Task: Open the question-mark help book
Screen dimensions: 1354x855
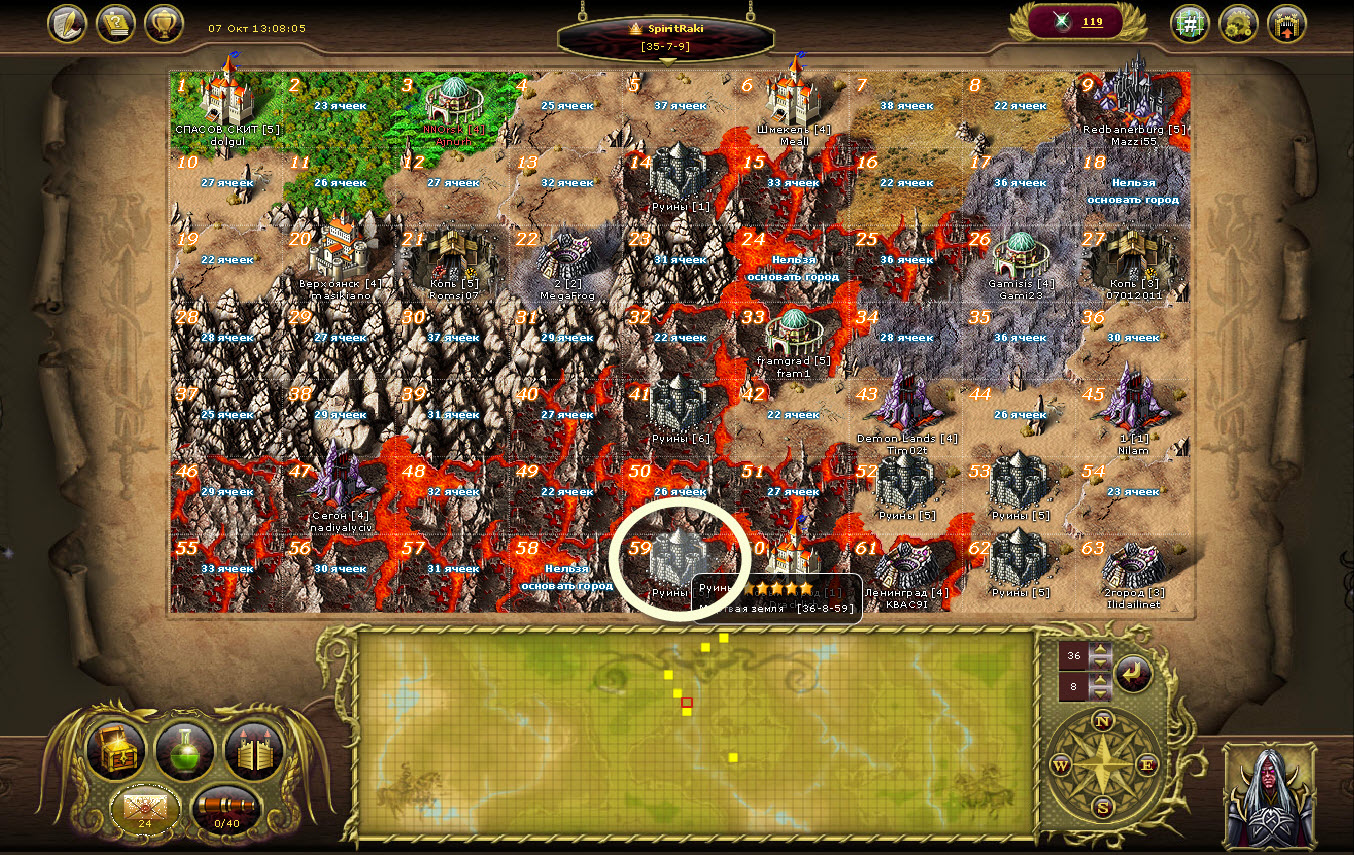Action: pos(116,23)
